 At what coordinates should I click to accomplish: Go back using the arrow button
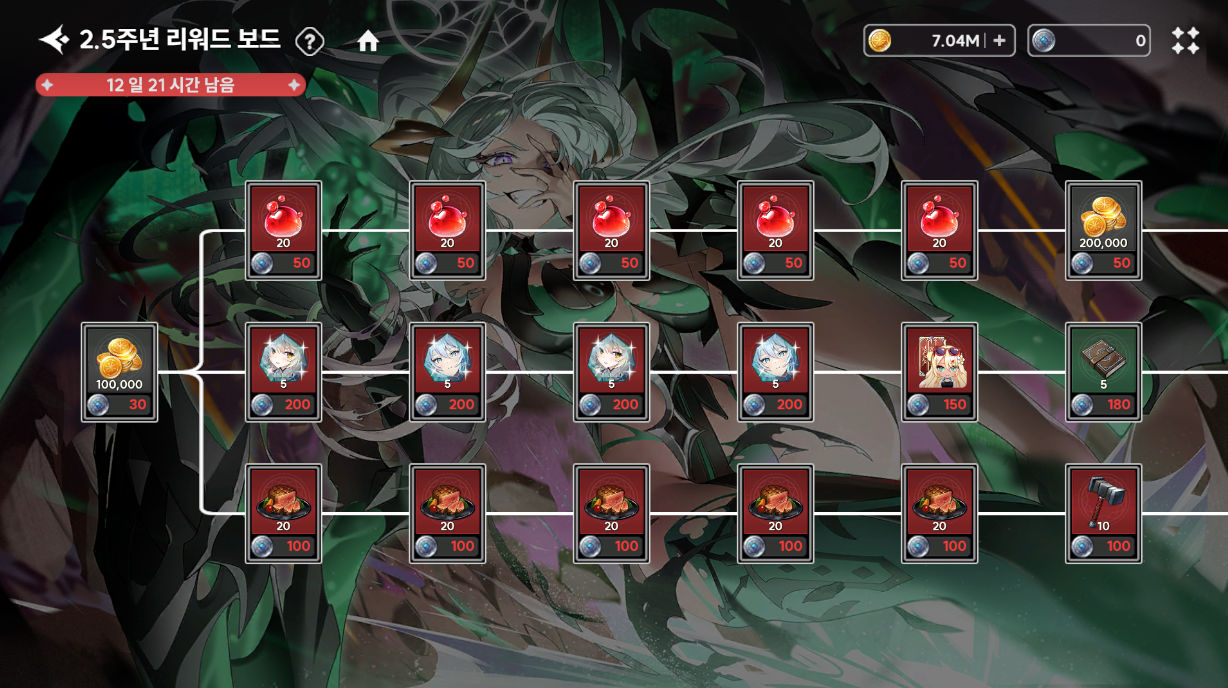(x=54, y=40)
